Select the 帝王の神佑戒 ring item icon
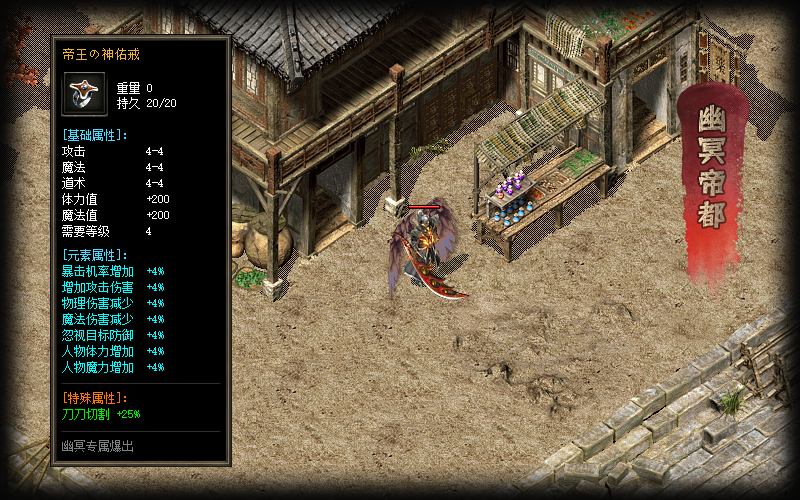This screenshot has width=800, height=500. pyautogui.click(x=85, y=94)
